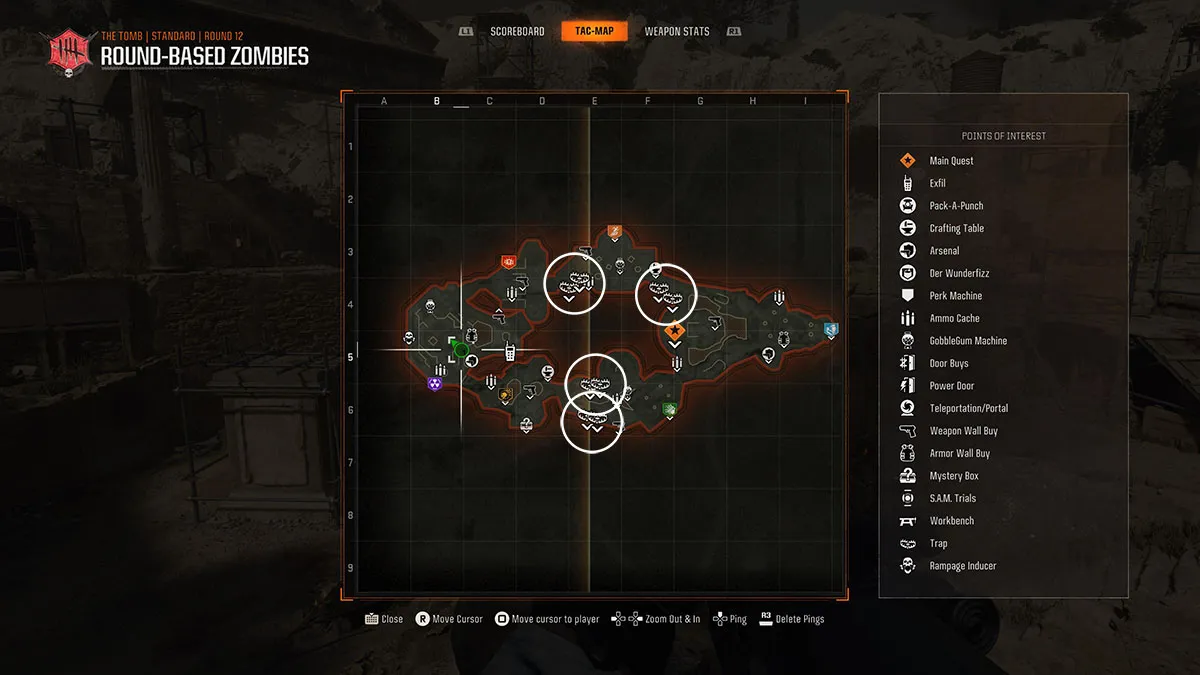Open the Weapon Stats tab

[x=677, y=32]
